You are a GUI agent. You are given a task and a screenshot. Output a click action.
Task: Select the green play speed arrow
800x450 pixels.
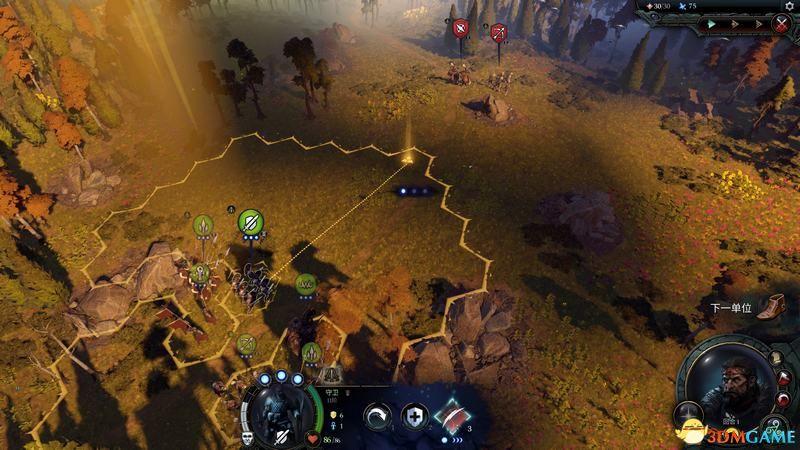pos(712,24)
